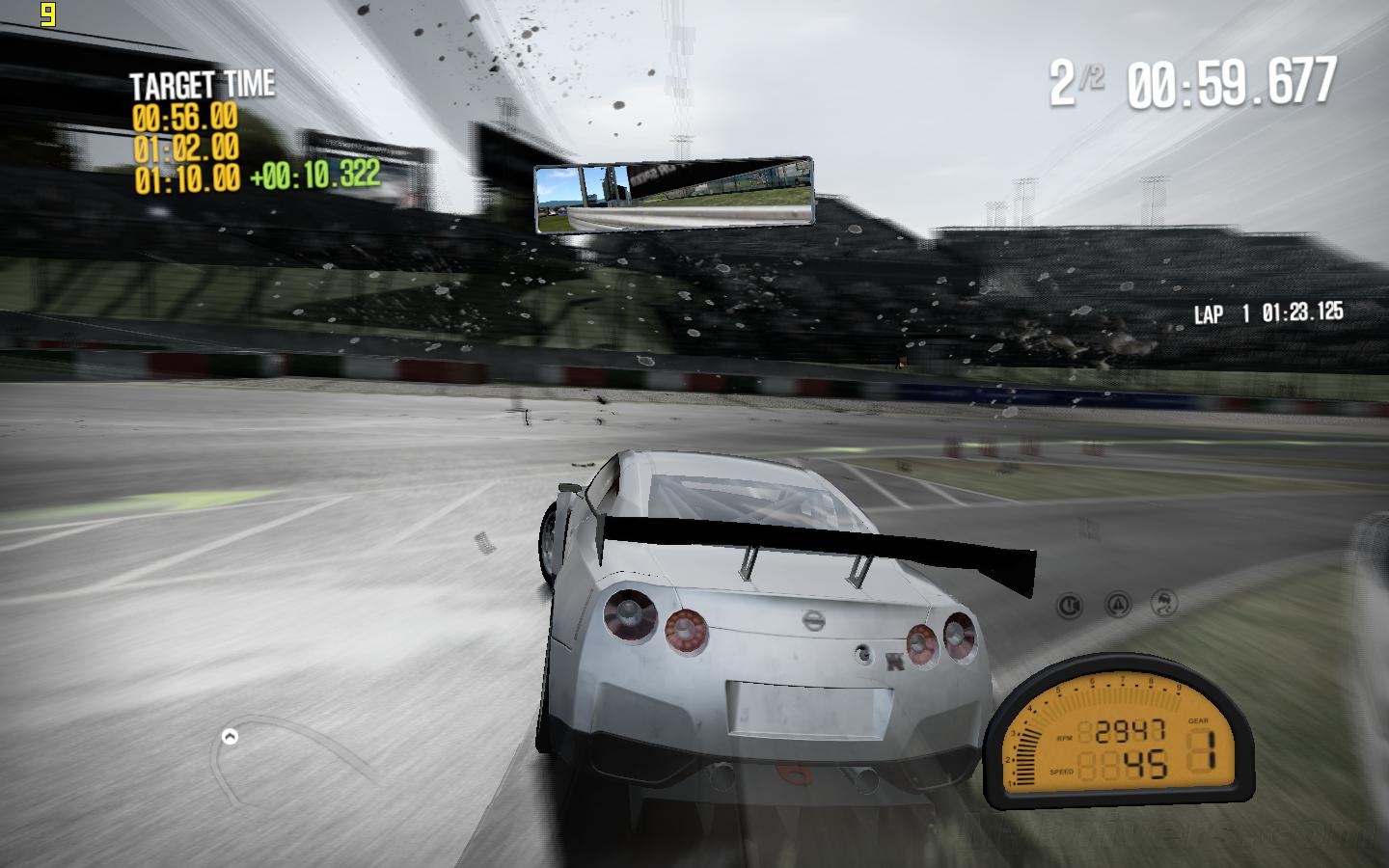1389x868 pixels.
Task: Toggle the skidding car stability icon
Action: (1165, 604)
